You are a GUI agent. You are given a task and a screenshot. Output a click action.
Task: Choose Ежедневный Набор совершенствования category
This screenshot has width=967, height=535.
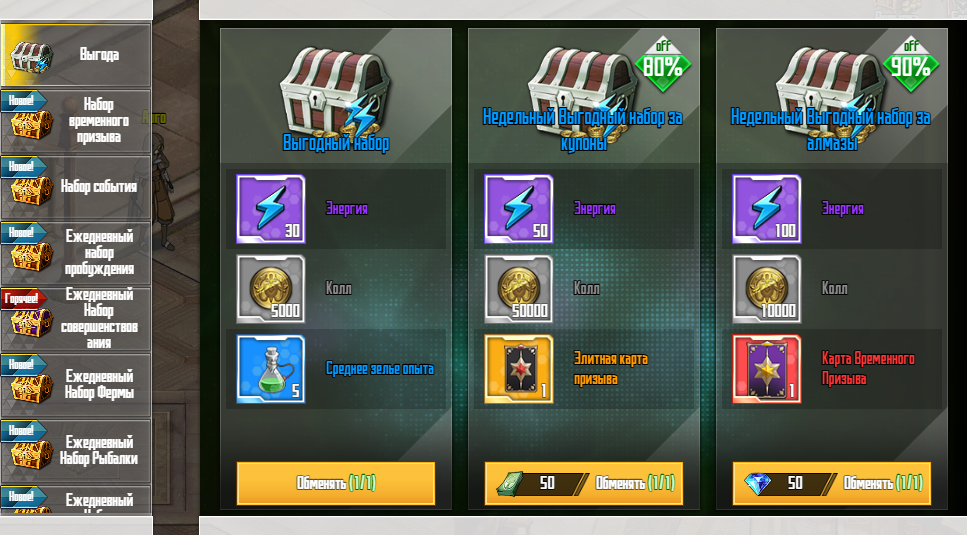click(x=76, y=318)
